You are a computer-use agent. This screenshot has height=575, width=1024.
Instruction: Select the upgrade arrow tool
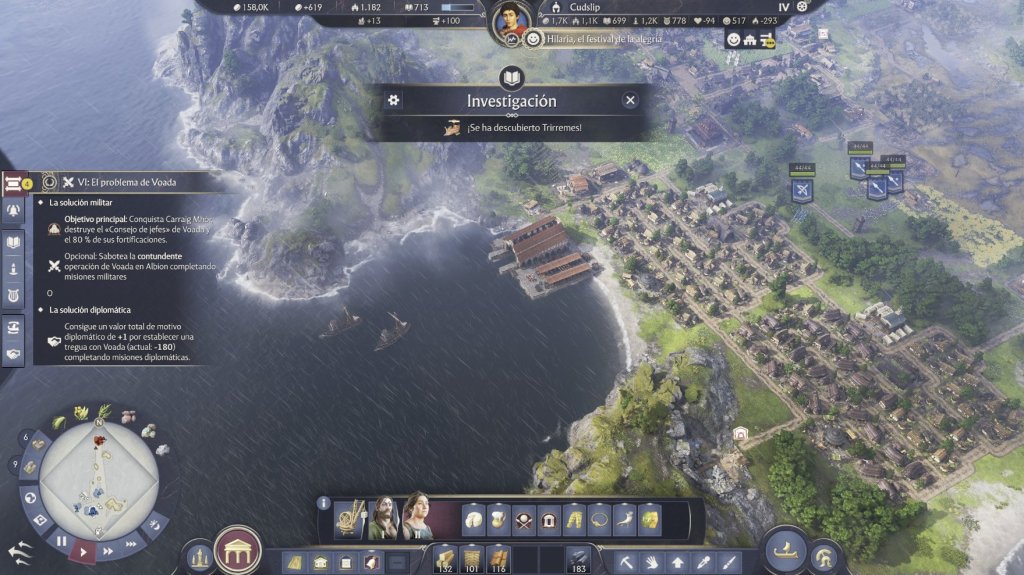tap(678, 562)
